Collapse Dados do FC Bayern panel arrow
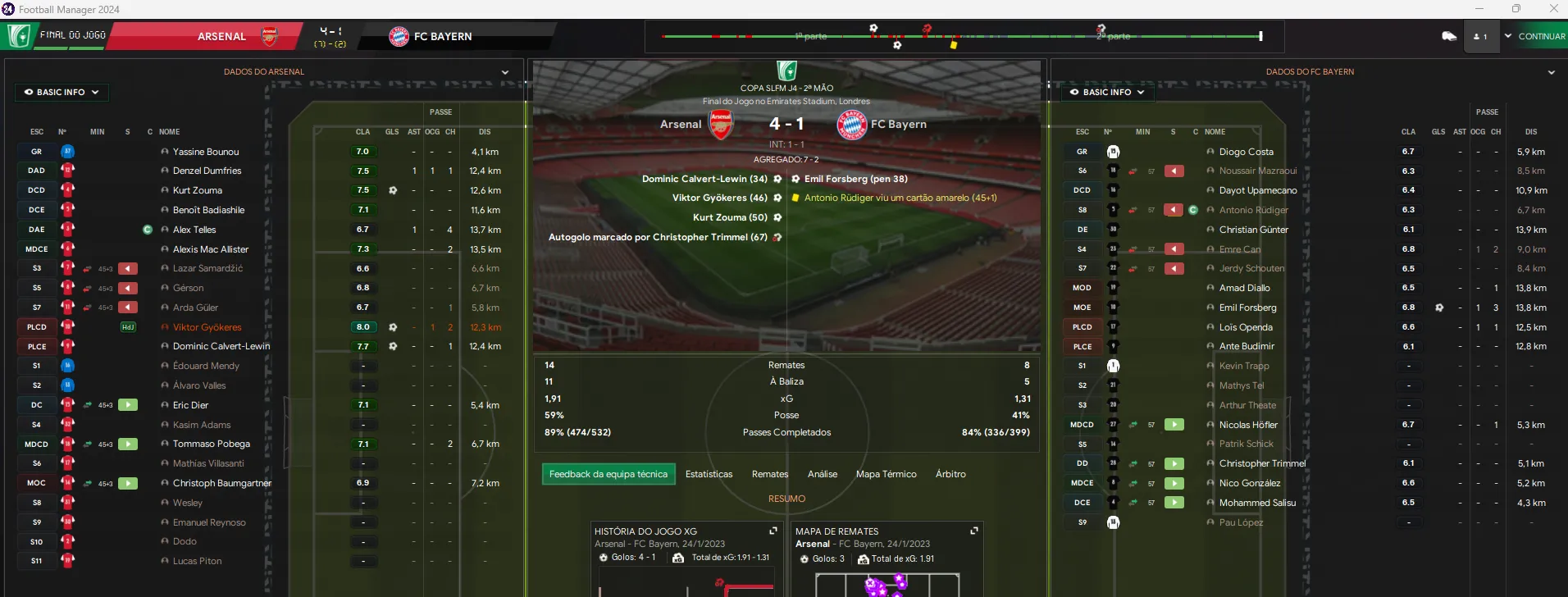The width and height of the screenshot is (1568, 597). (x=1551, y=72)
